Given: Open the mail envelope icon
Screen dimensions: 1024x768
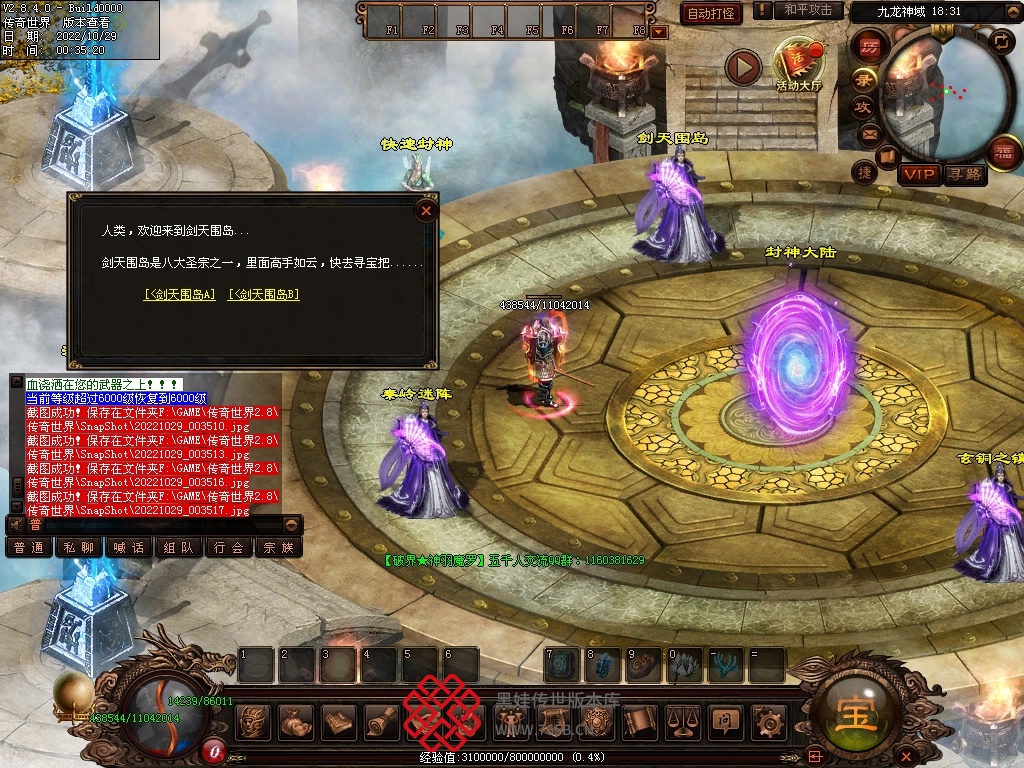Looking at the screenshot, I should pos(868,133).
